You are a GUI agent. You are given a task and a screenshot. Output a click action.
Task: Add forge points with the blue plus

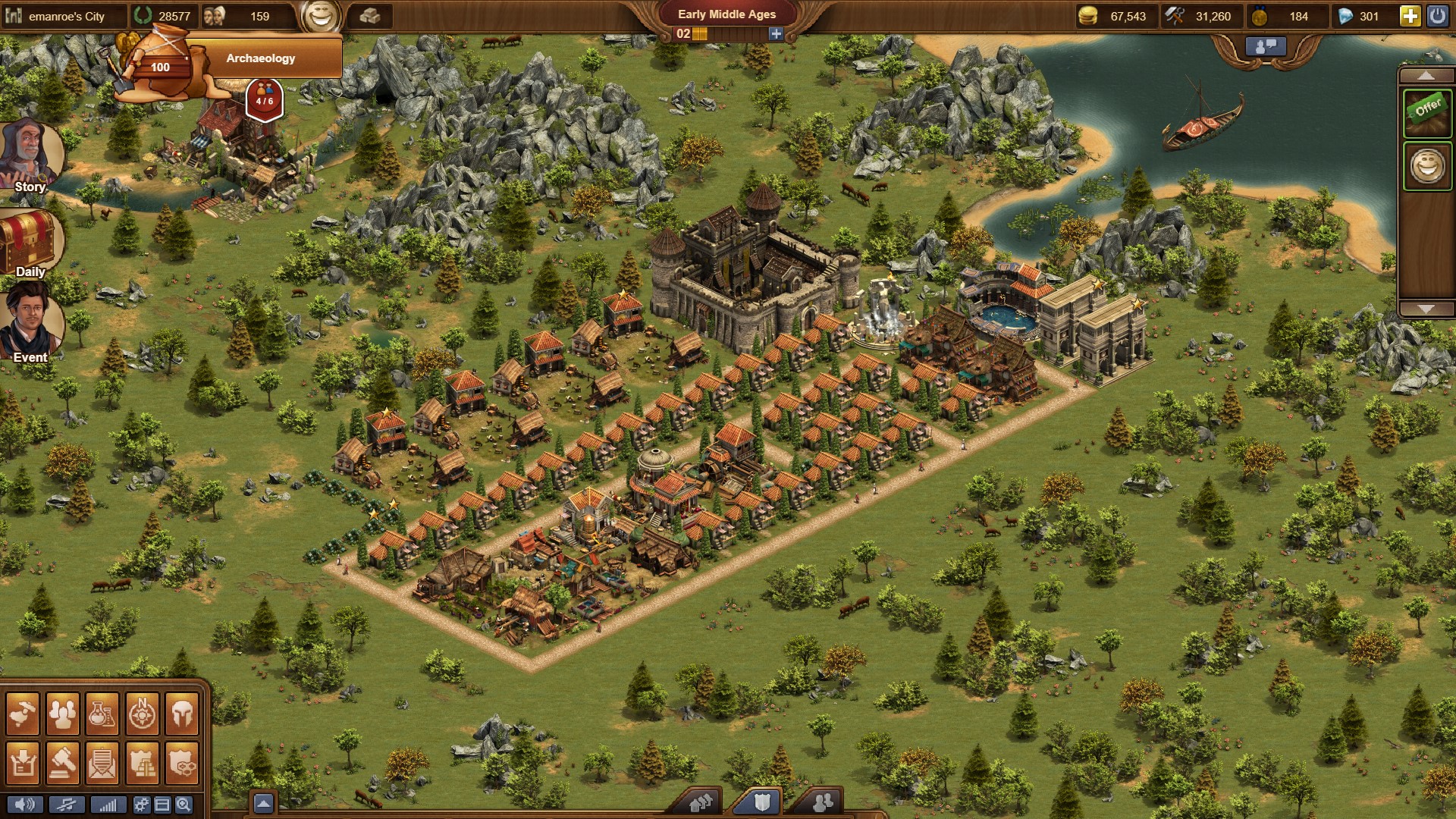pos(775,34)
